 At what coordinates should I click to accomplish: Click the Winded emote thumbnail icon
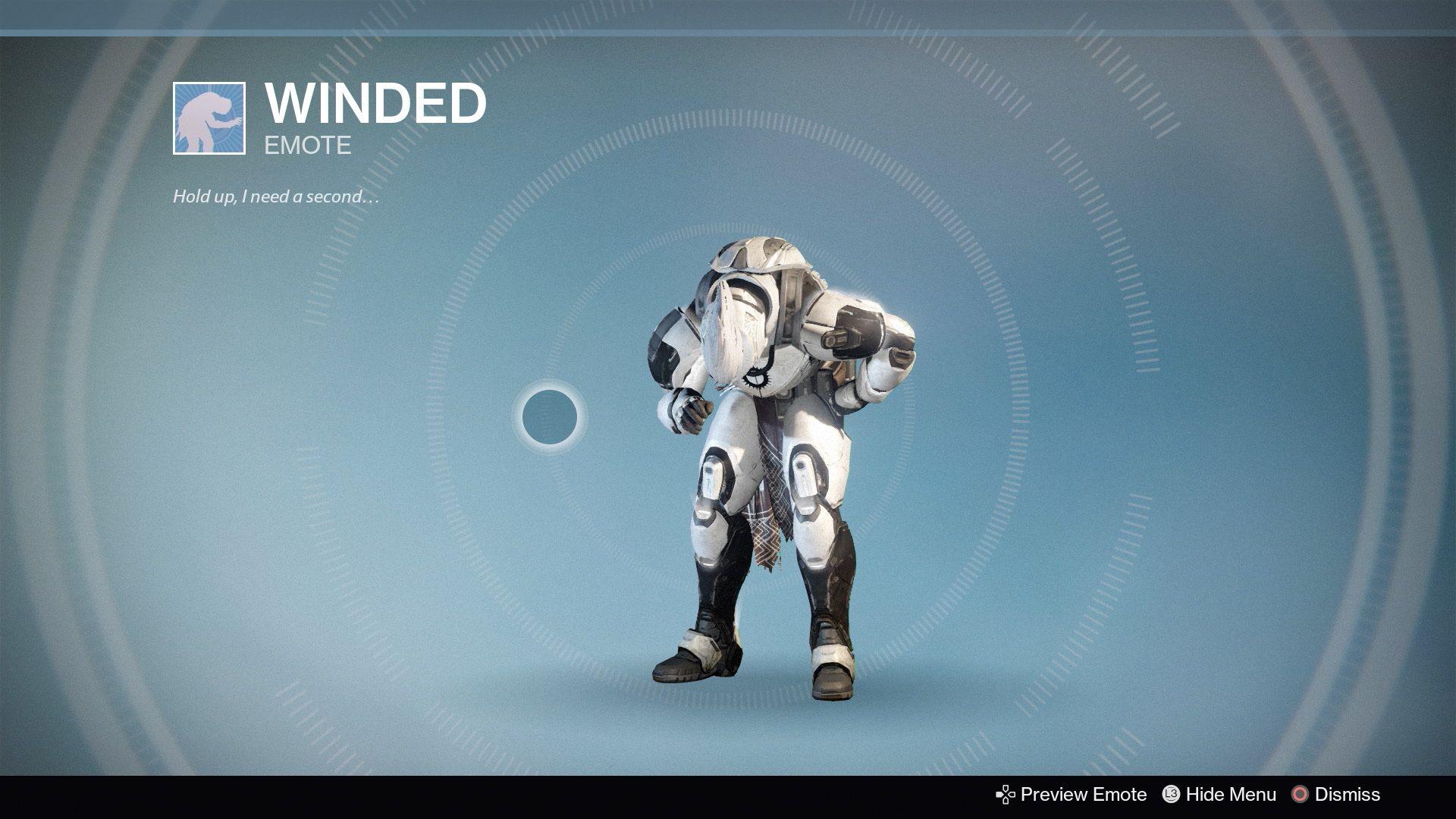tap(210, 119)
